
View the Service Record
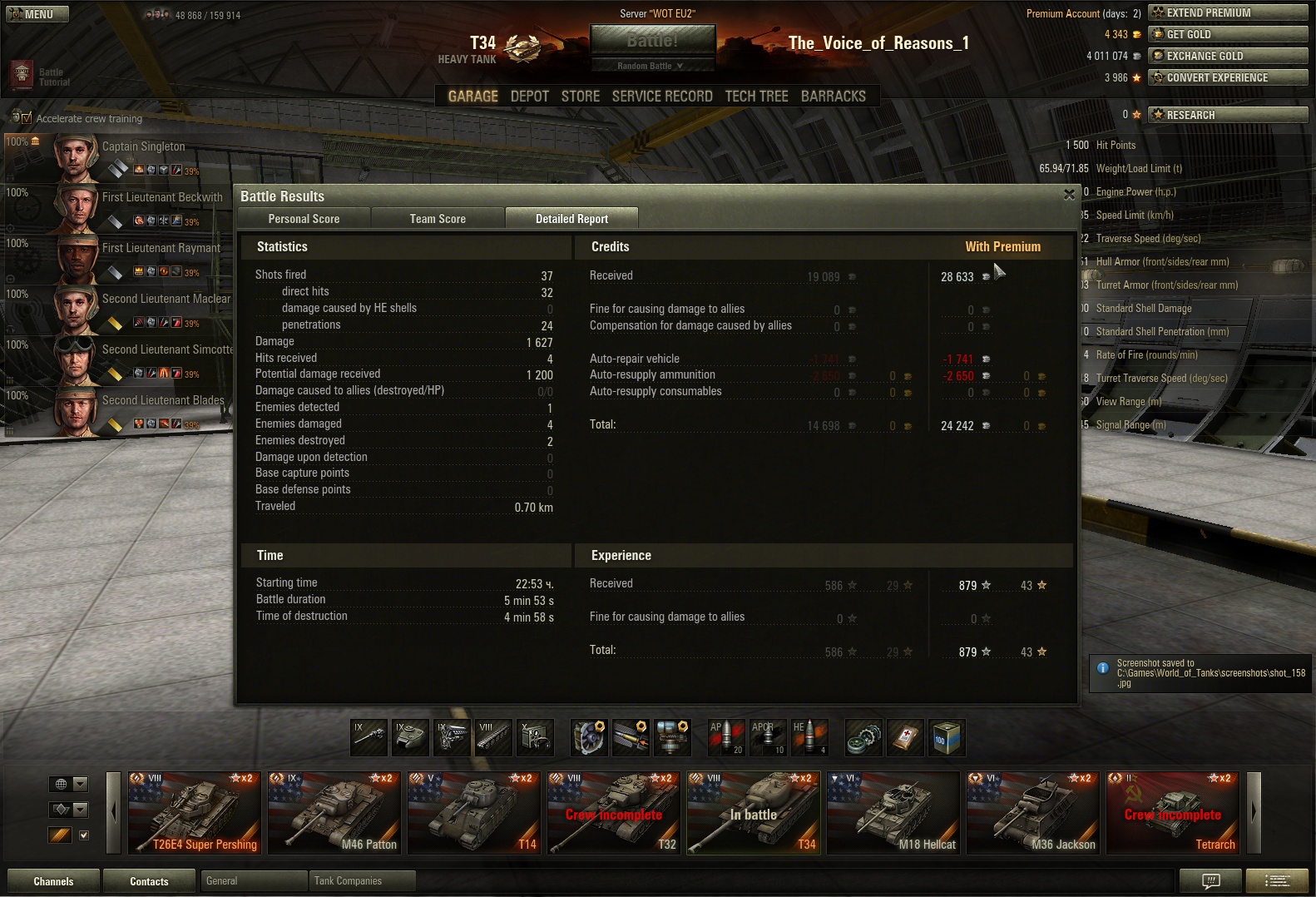pos(662,97)
